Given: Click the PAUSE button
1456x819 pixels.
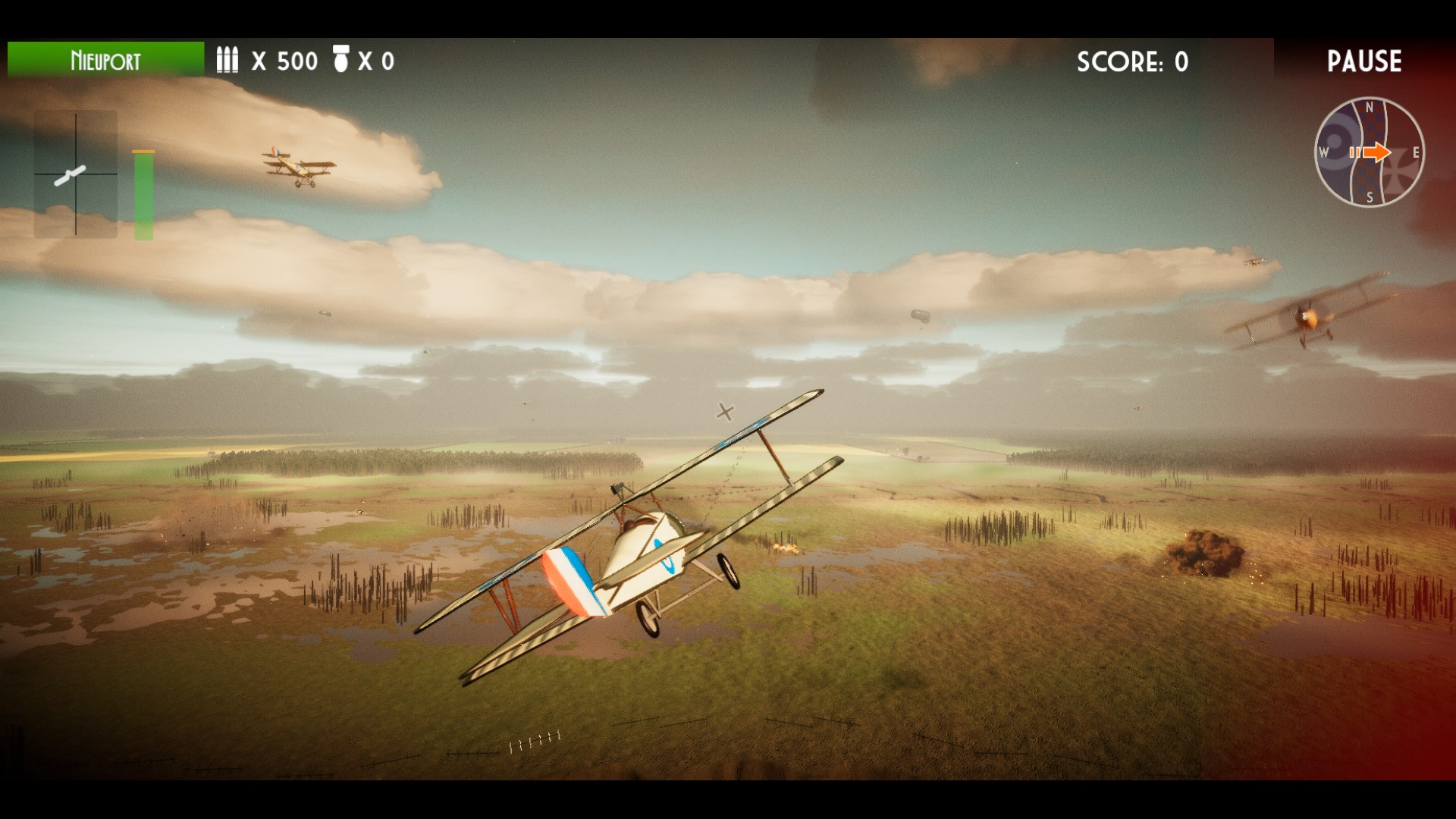Looking at the screenshot, I should [x=1363, y=61].
